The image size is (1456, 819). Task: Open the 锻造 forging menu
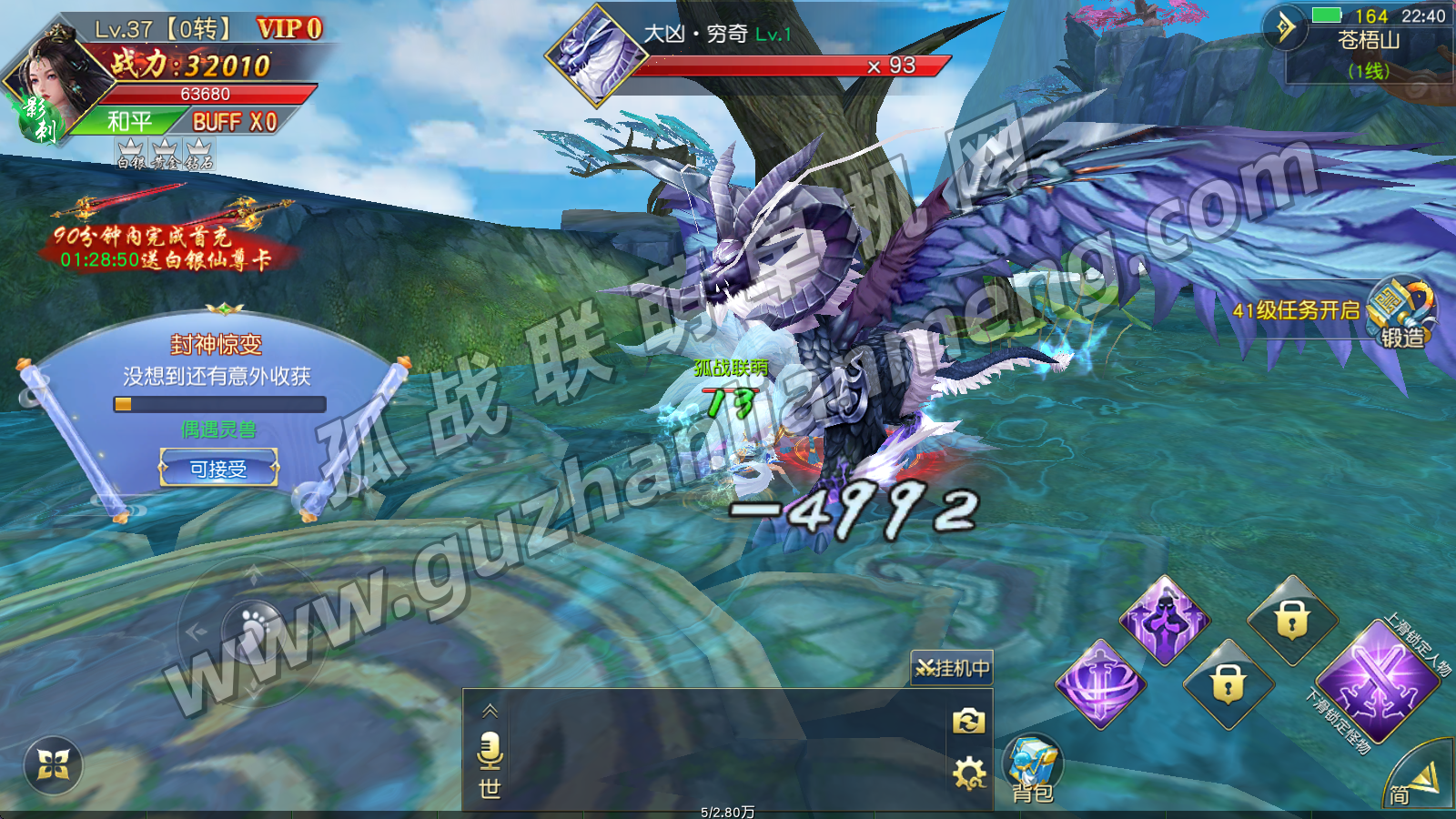click(x=1402, y=314)
